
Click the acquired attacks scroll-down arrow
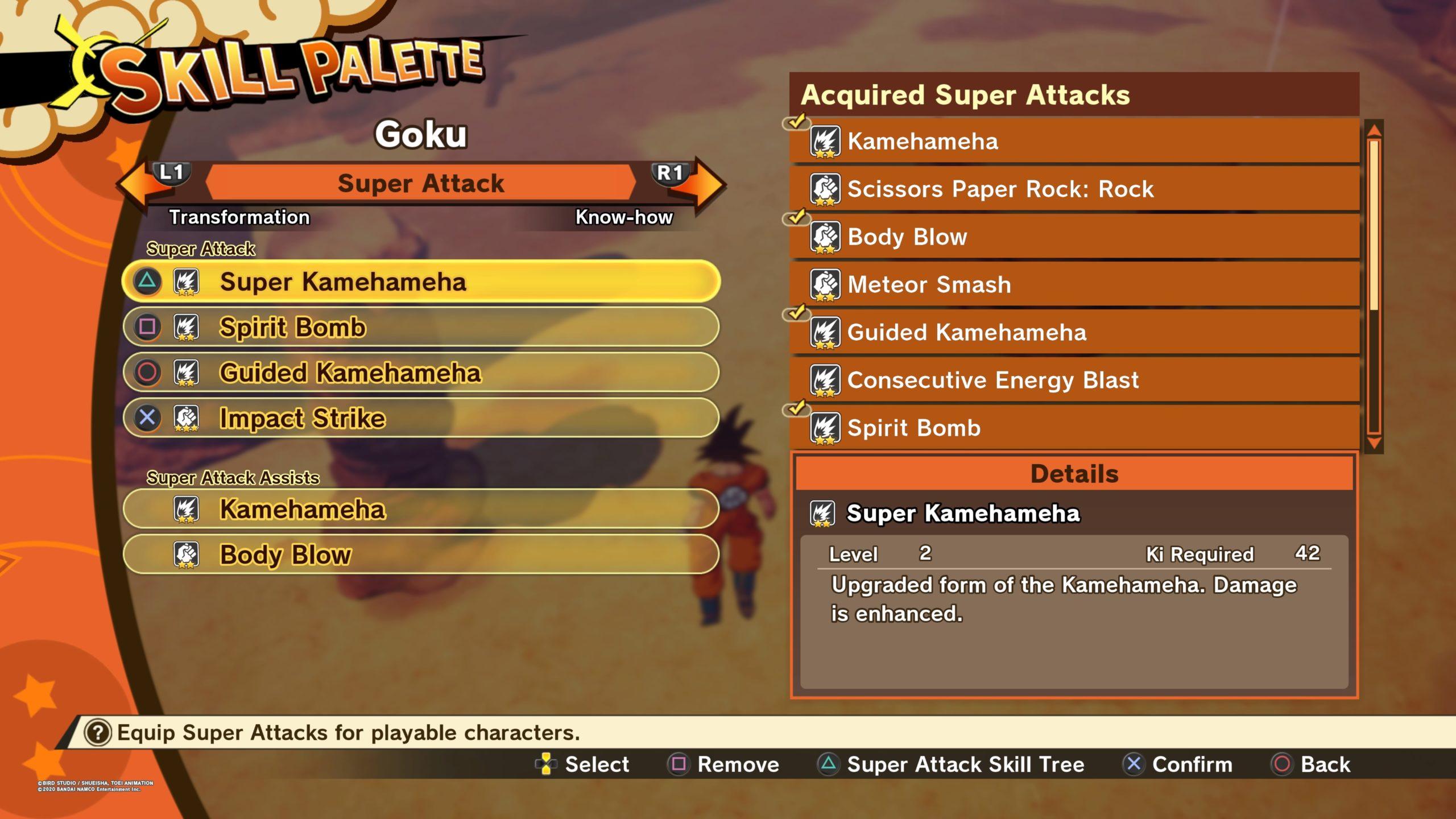tap(1374, 444)
